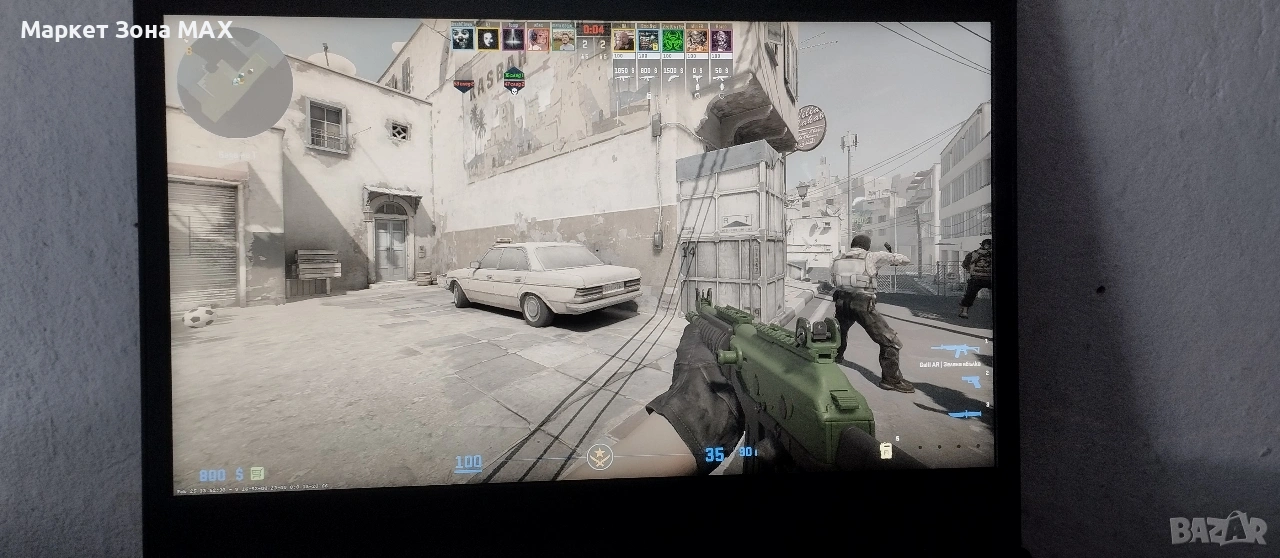1280x558 pixels.
Task: Switch to the knife weapon slot
Action: coord(964,413)
